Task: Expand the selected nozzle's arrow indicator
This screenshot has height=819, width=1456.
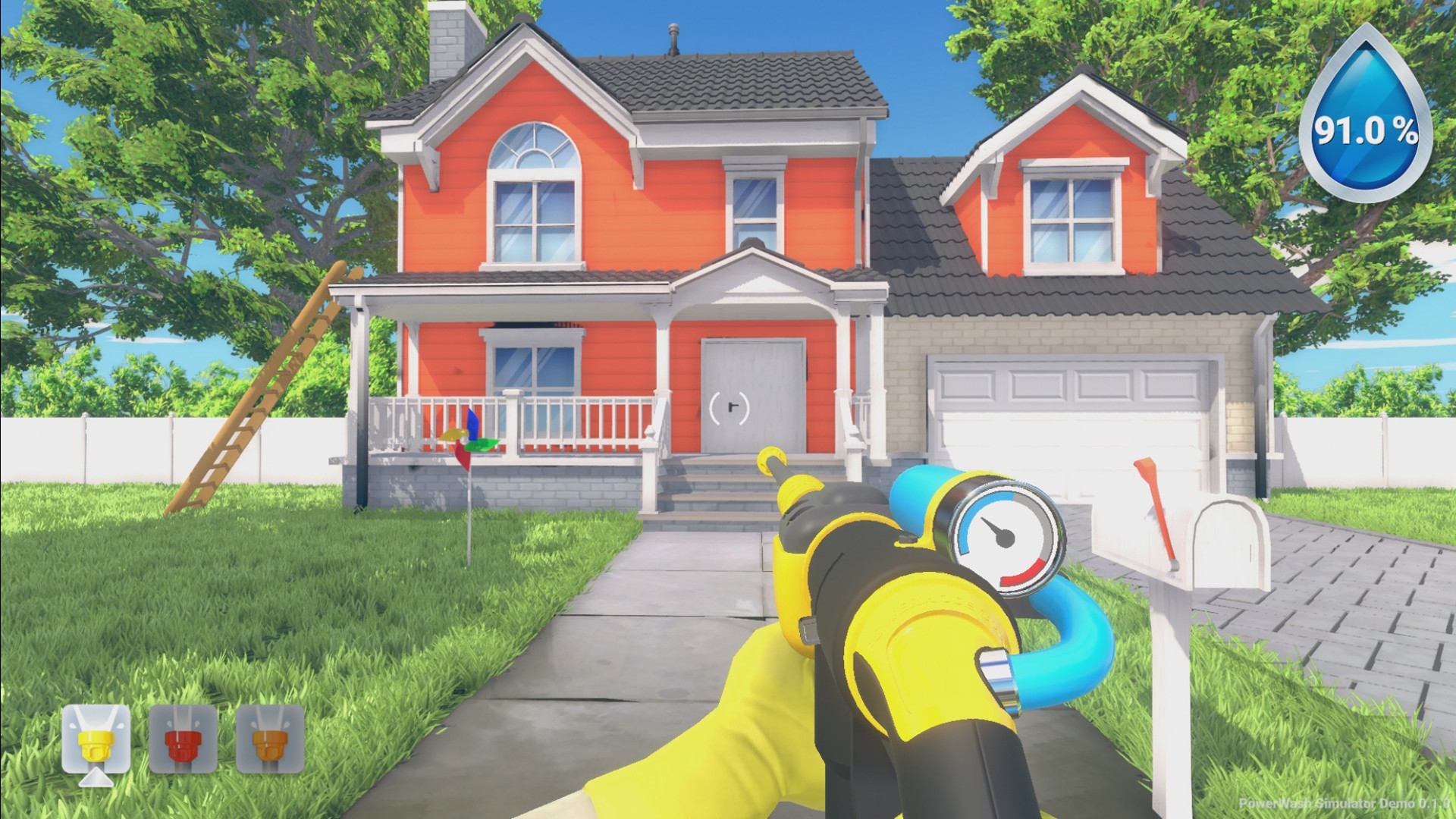Action: click(95, 780)
